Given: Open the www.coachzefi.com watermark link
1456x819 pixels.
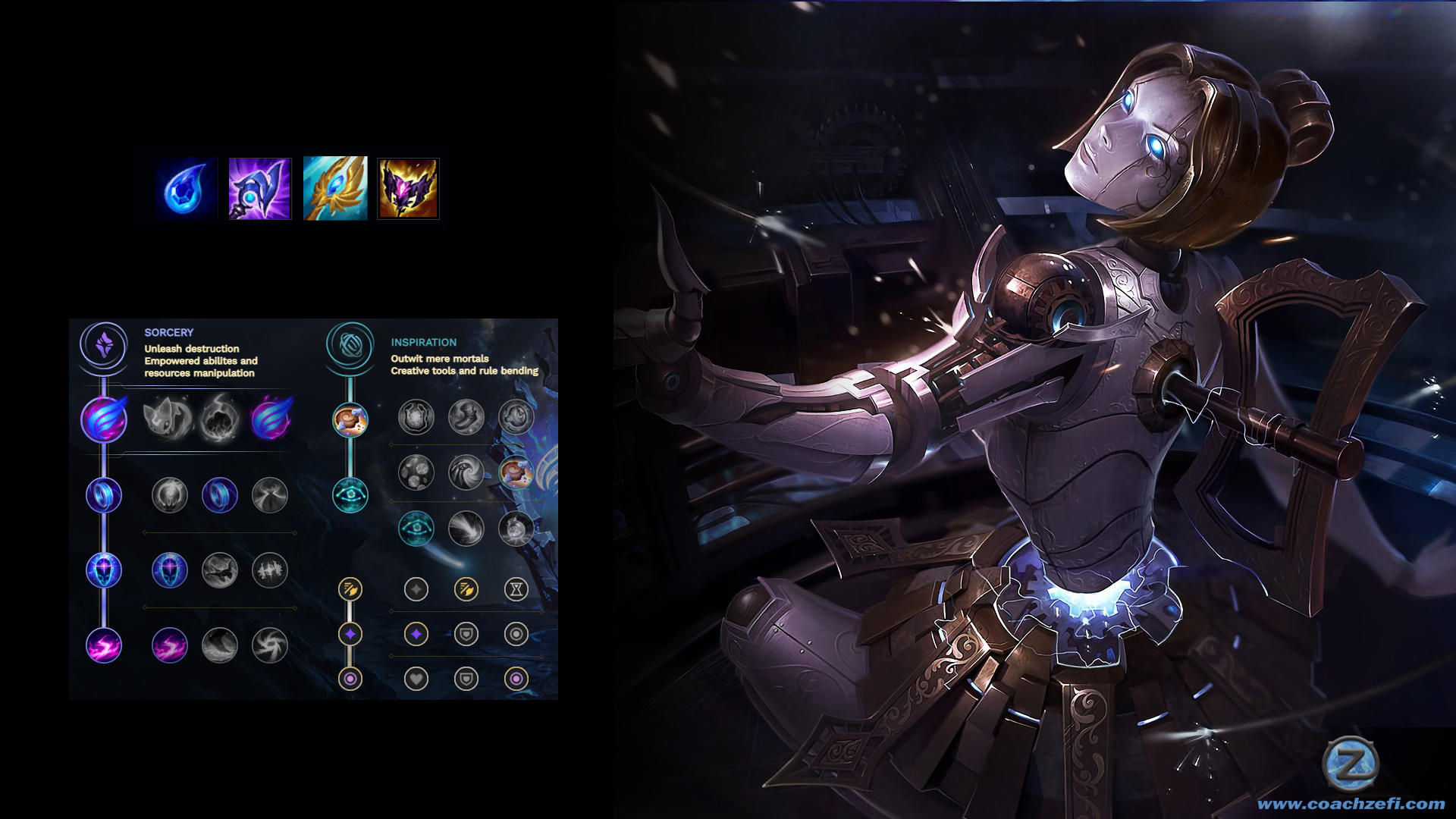Looking at the screenshot, I should 1351,804.
